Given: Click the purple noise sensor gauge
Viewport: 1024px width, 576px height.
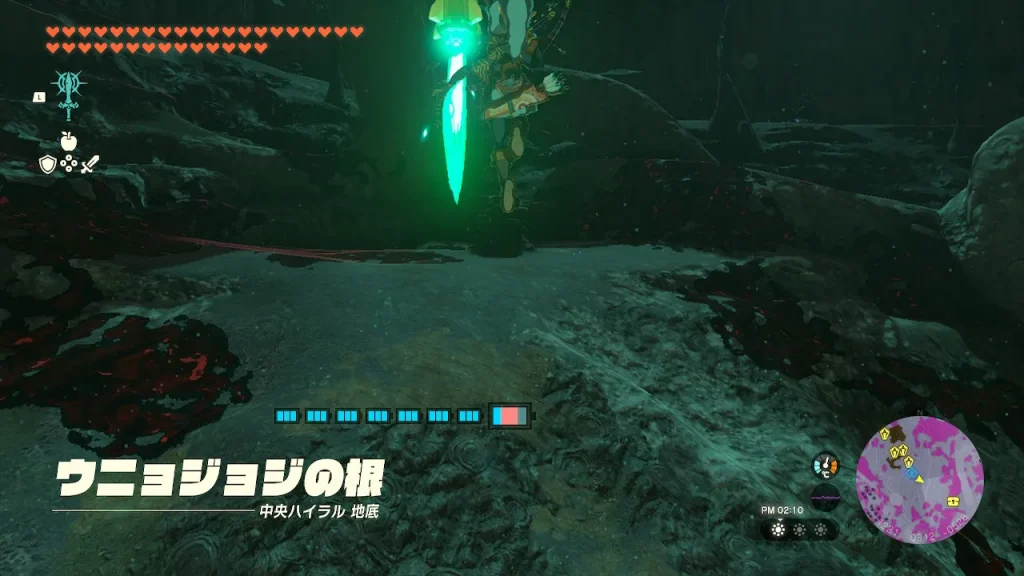Looking at the screenshot, I should click(x=826, y=497).
